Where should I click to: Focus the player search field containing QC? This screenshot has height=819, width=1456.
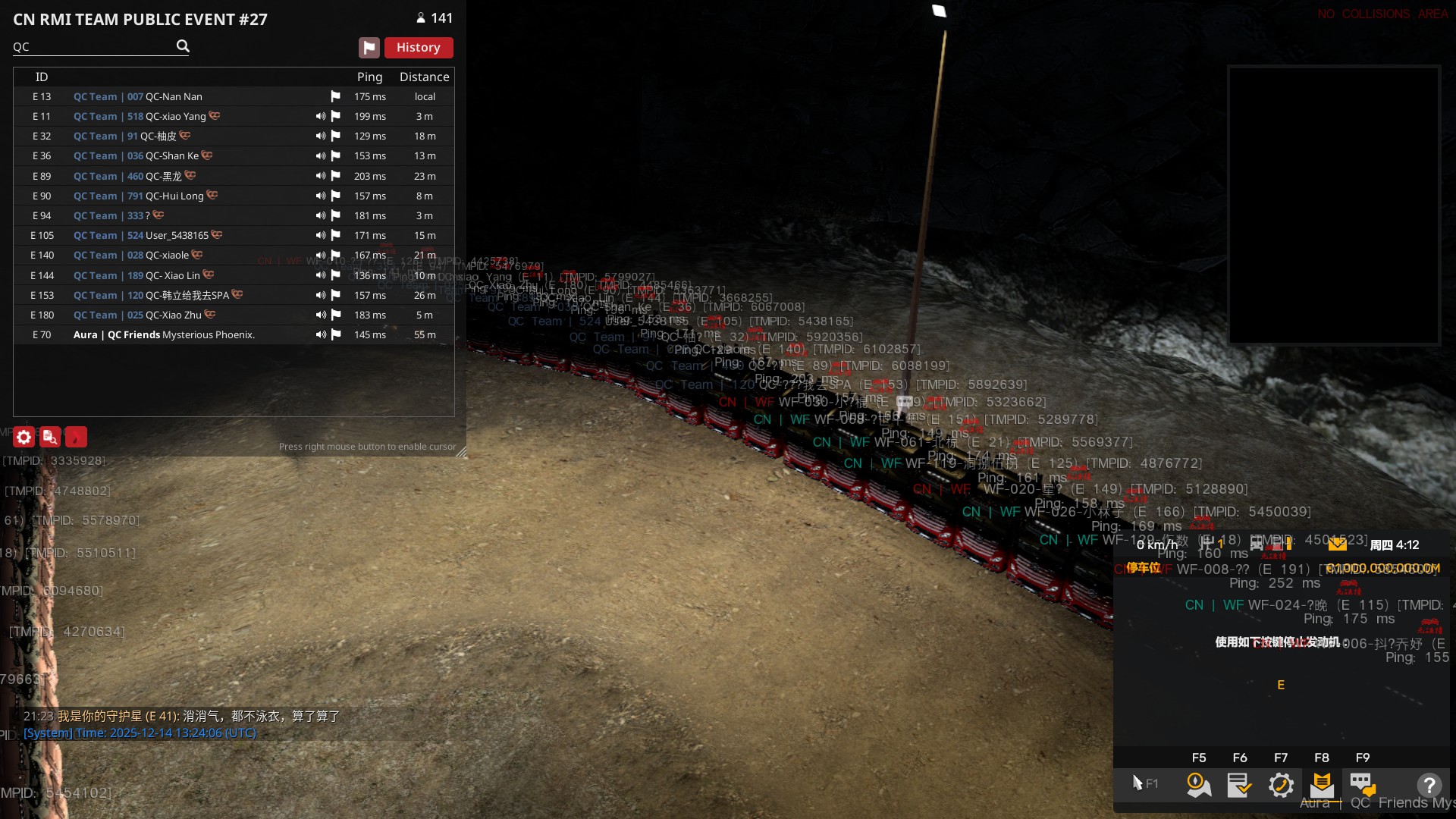[91, 47]
